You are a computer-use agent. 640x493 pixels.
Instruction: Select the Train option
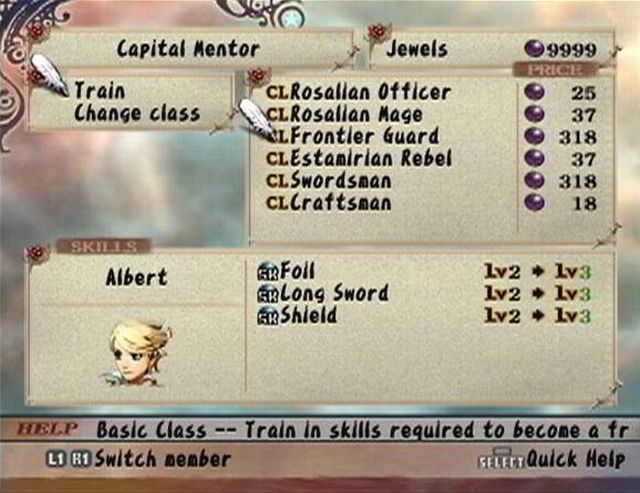coord(99,91)
